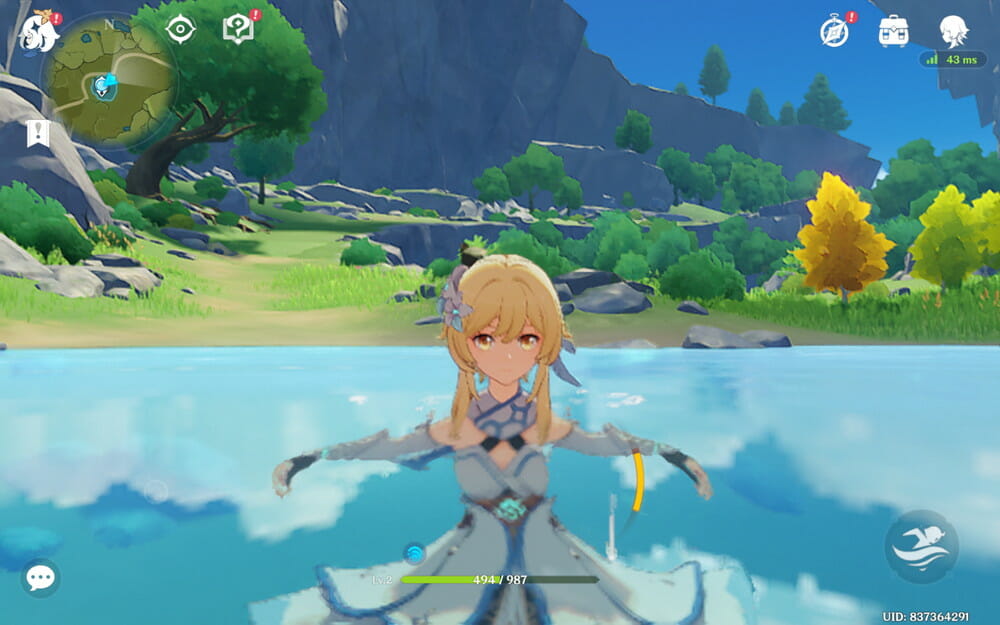Image resolution: width=1000 pixels, height=625 pixels.
Task: Open the quest book icon
Action: pos(238,29)
